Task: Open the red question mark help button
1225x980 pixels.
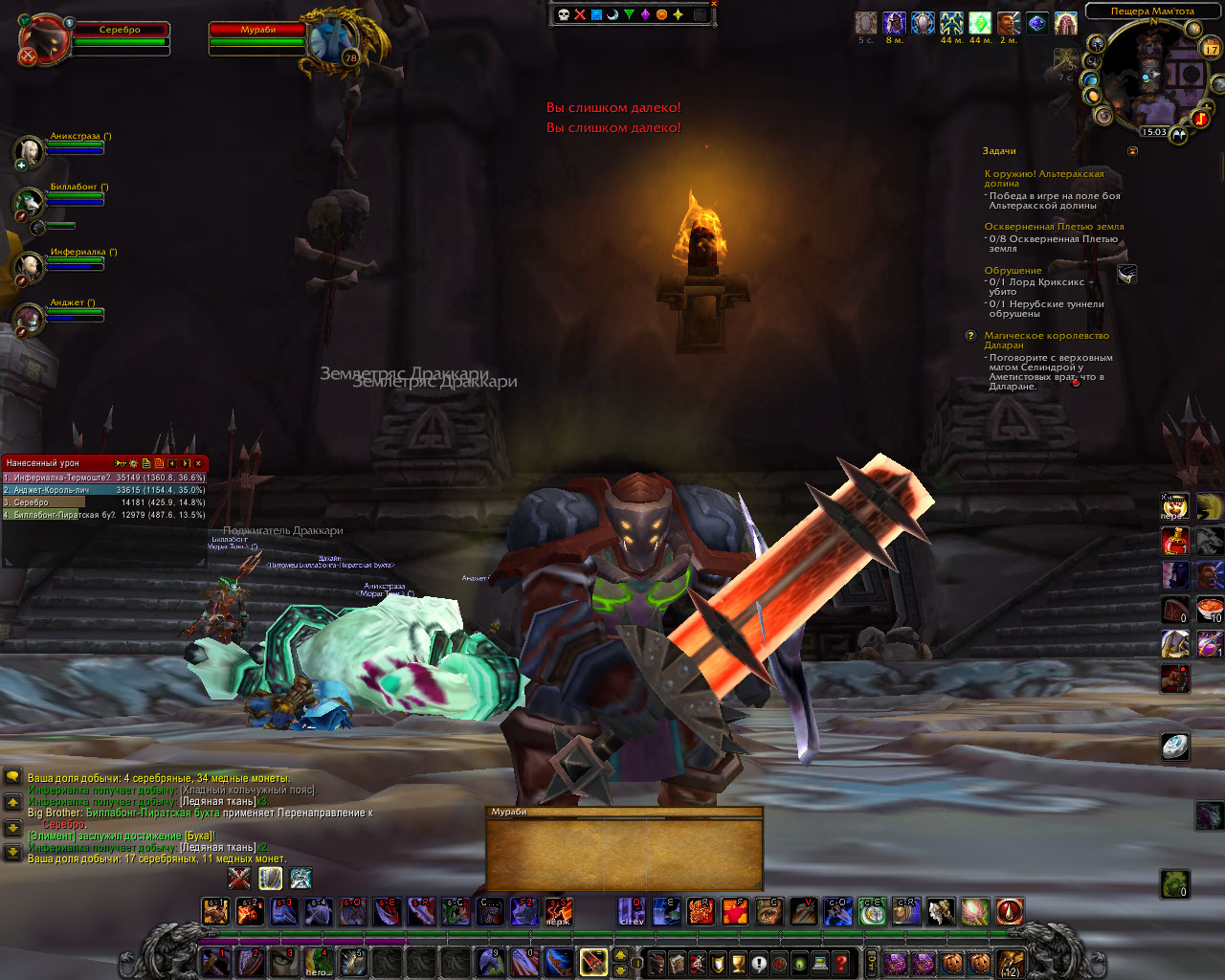Action: (x=840, y=963)
